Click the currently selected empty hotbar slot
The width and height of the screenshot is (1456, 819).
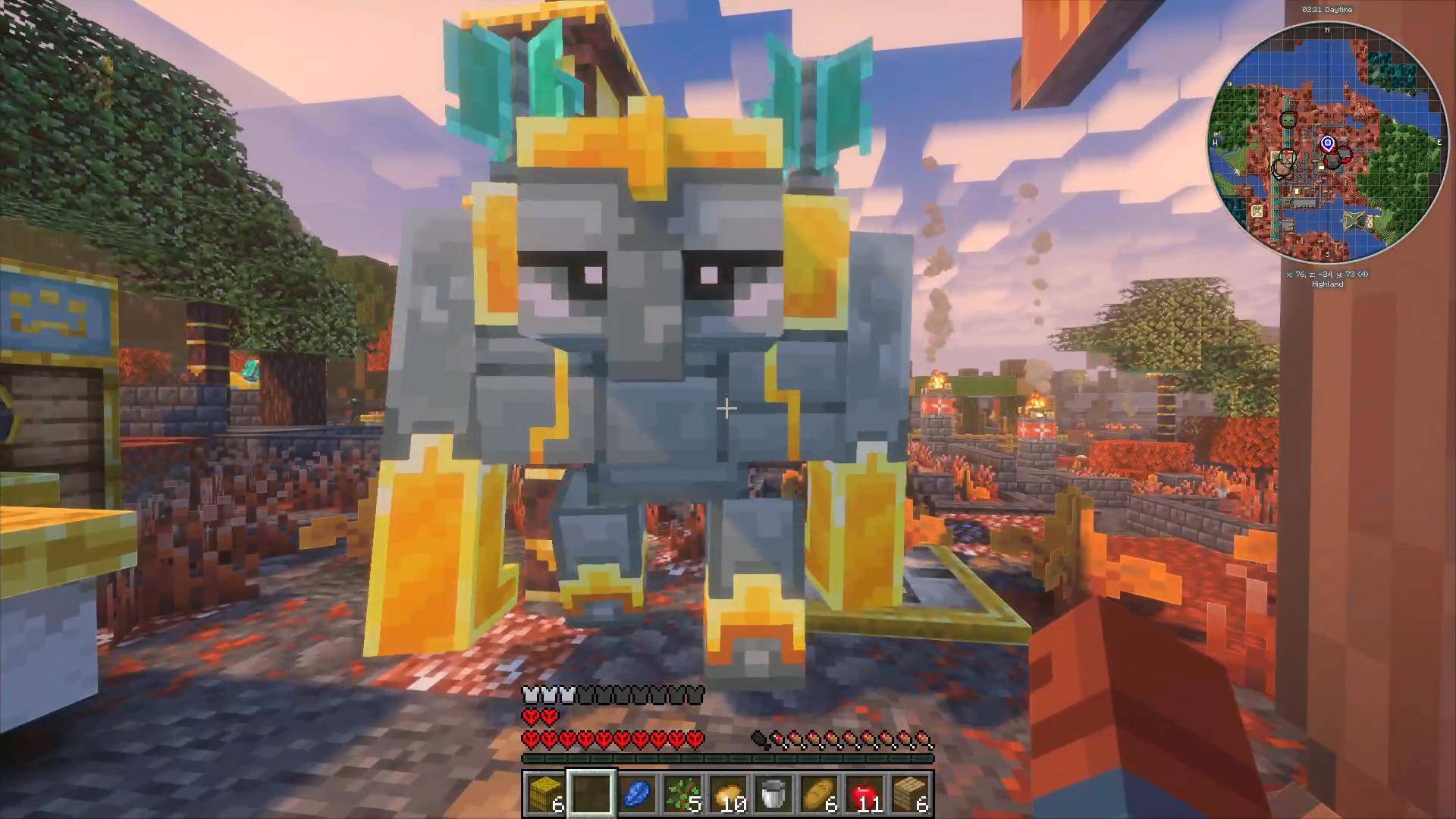[x=591, y=793]
